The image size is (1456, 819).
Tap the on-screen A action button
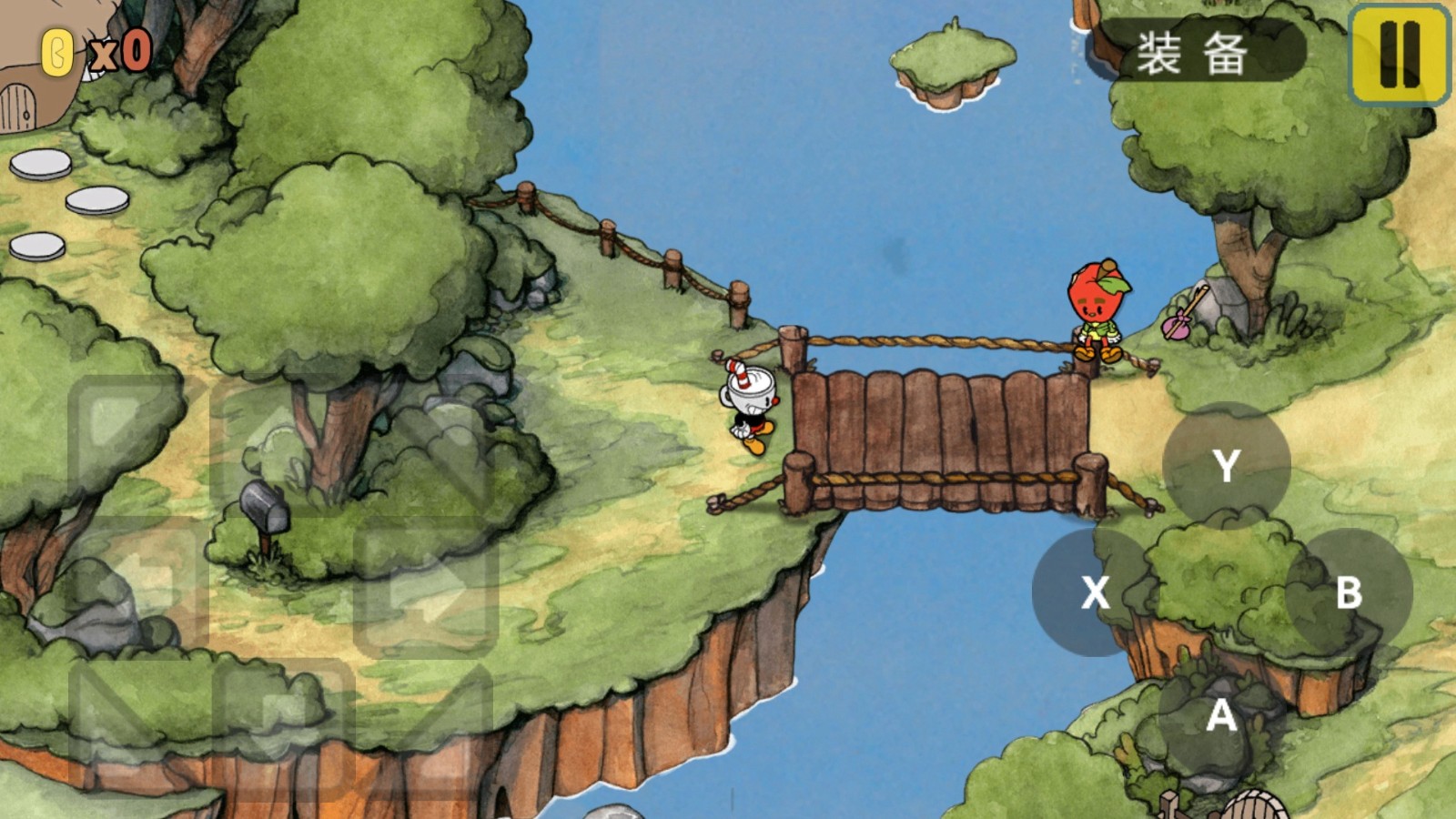[1221, 716]
